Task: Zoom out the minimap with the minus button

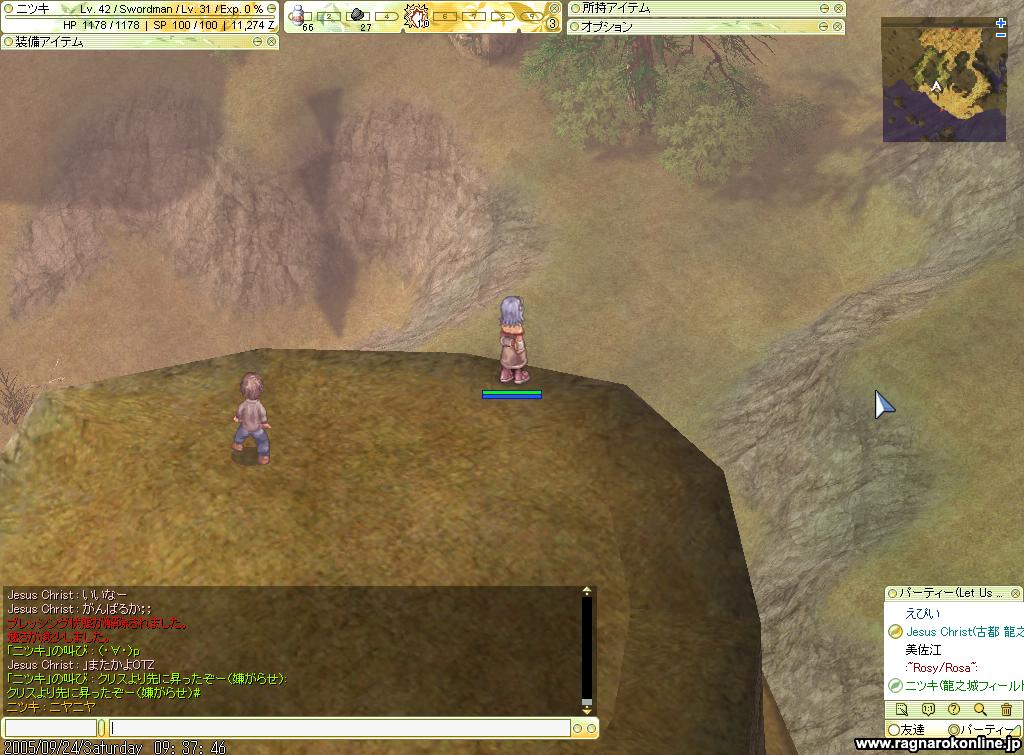Action: [1001, 35]
